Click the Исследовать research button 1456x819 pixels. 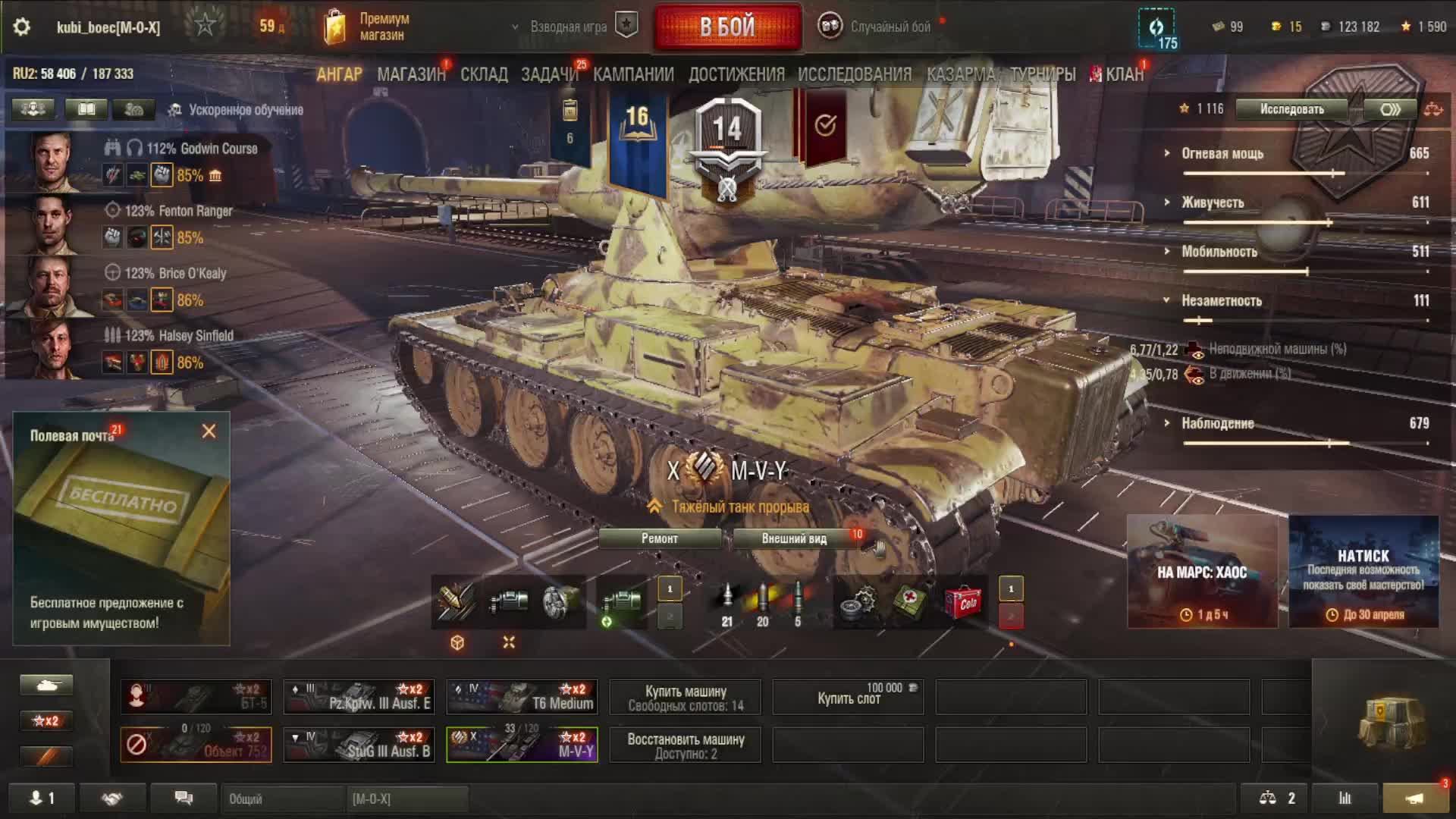(x=1291, y=109)
